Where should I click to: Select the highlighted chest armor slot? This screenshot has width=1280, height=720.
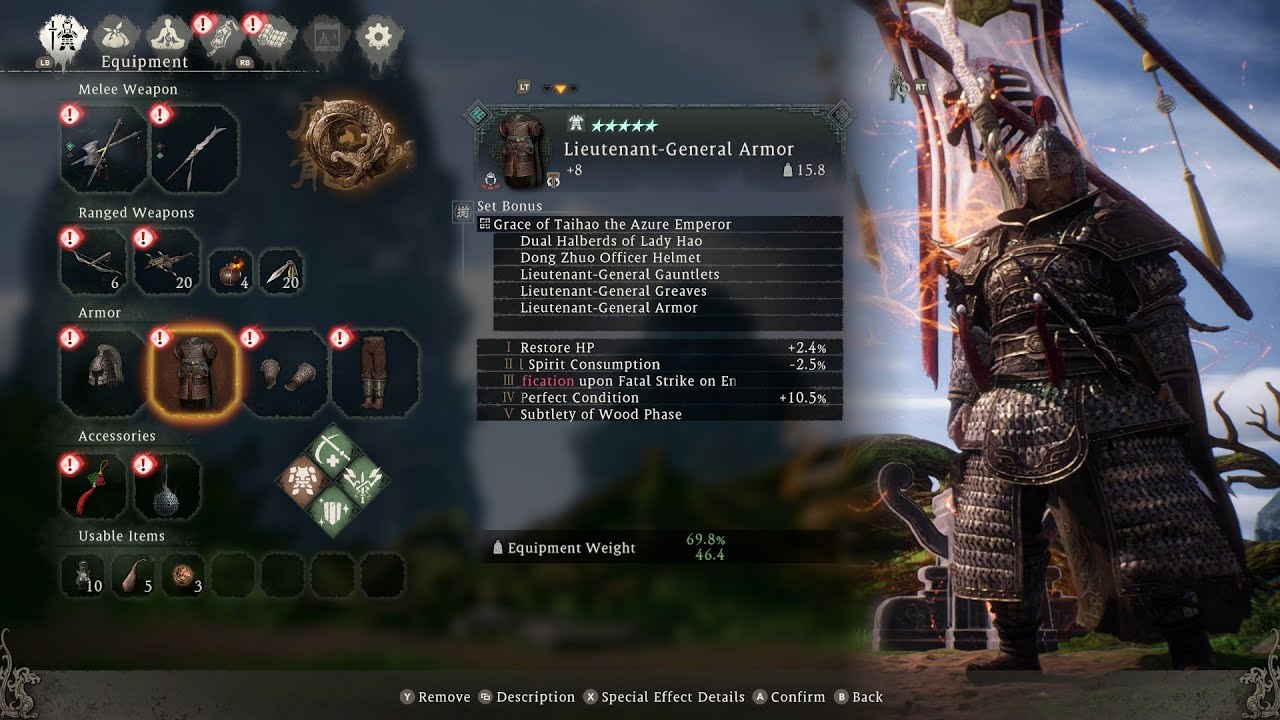(x=194, y=372)
